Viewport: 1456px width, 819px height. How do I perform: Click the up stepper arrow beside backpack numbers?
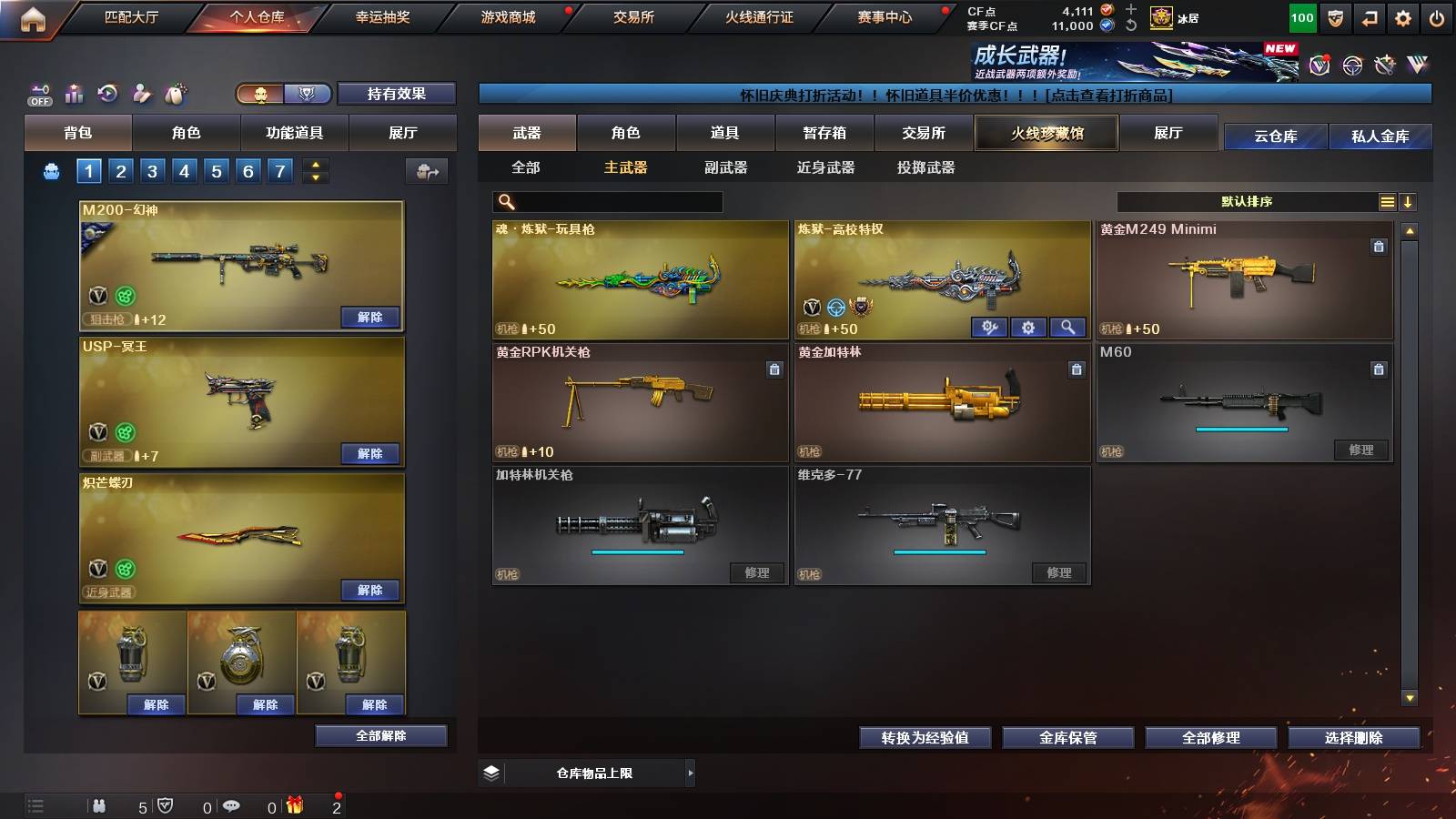point(314,164)
